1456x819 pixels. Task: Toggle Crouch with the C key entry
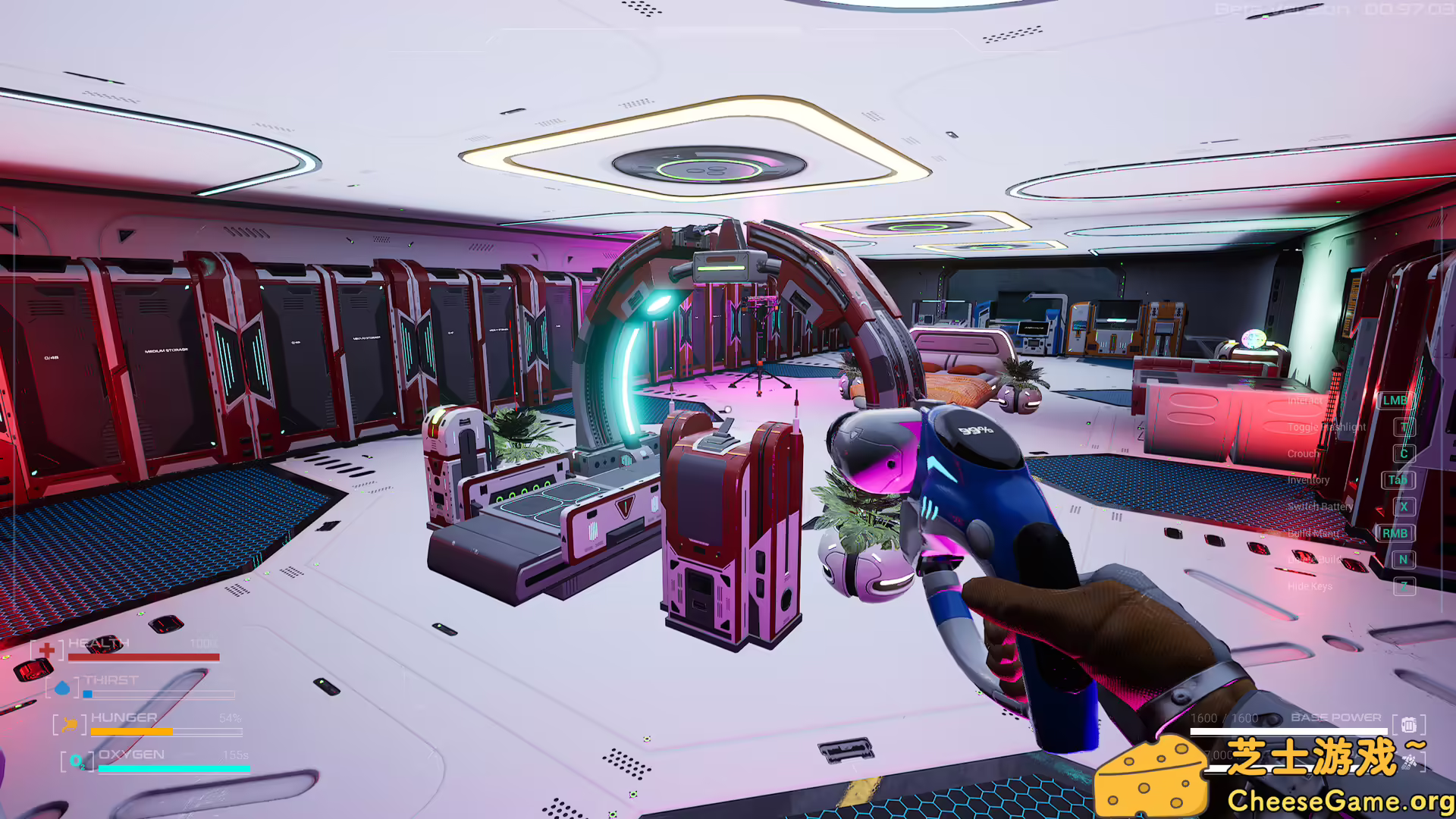click(1404, 453)
